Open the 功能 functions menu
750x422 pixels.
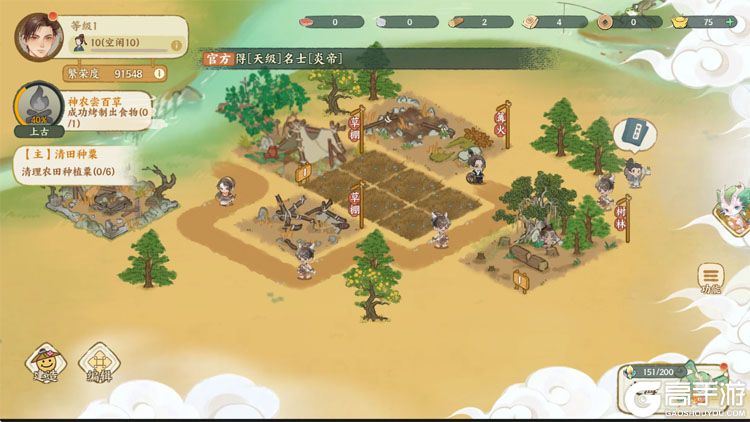[x=711, y=279]
